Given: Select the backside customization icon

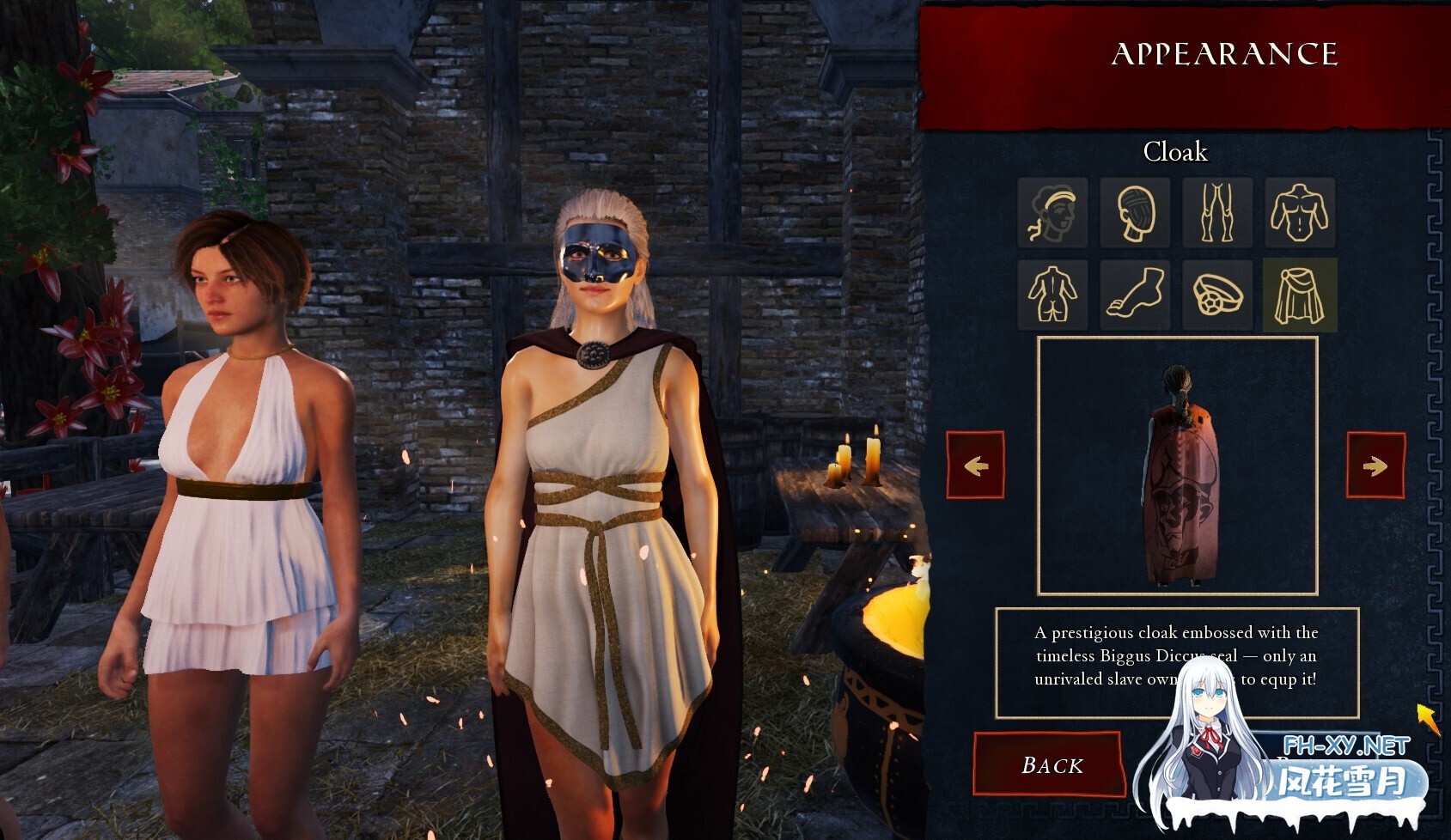Looking at the screenshot, I should pos(1052,293).
